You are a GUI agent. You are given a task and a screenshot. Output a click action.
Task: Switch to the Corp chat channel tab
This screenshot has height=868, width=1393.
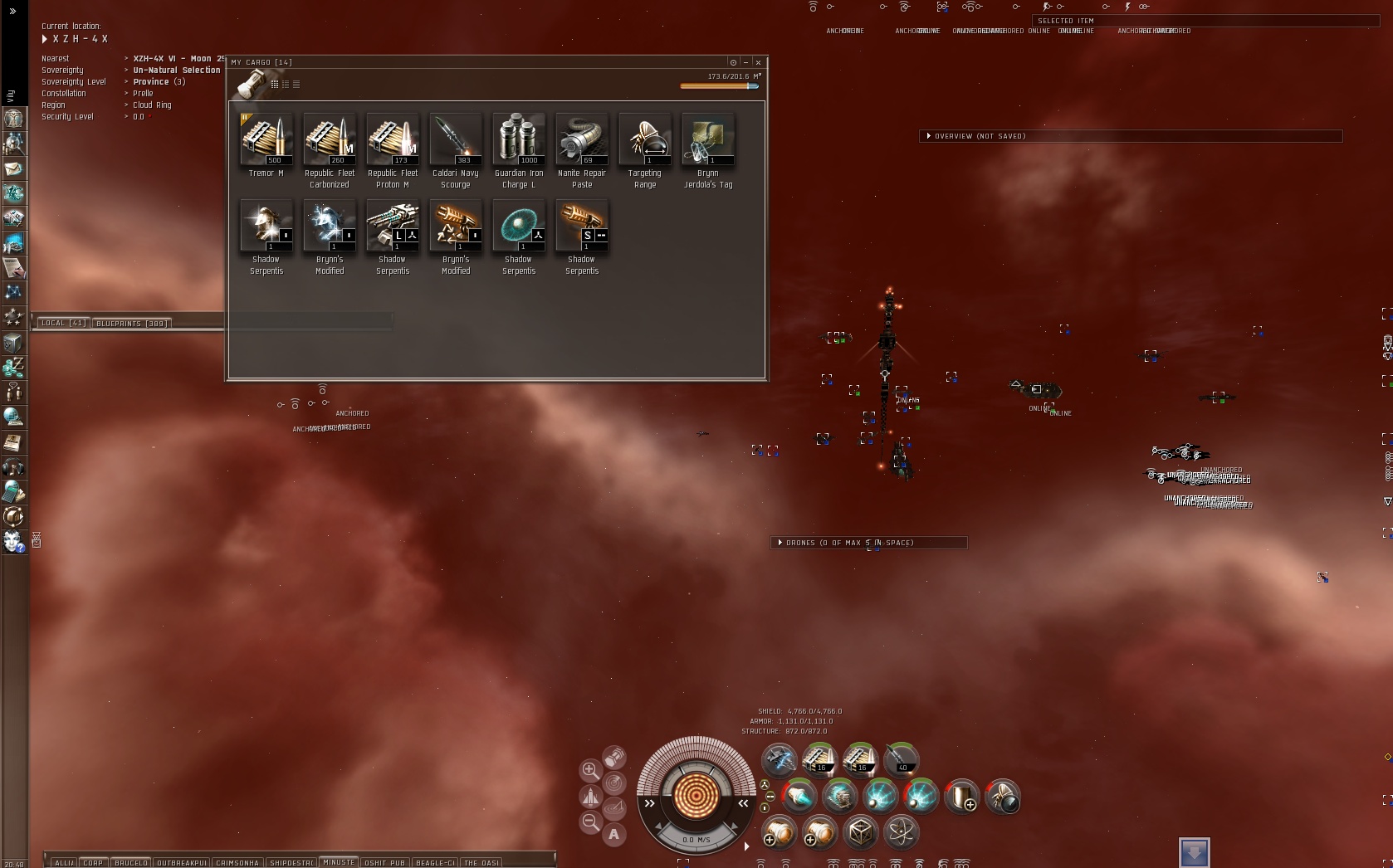coord(93,863)
